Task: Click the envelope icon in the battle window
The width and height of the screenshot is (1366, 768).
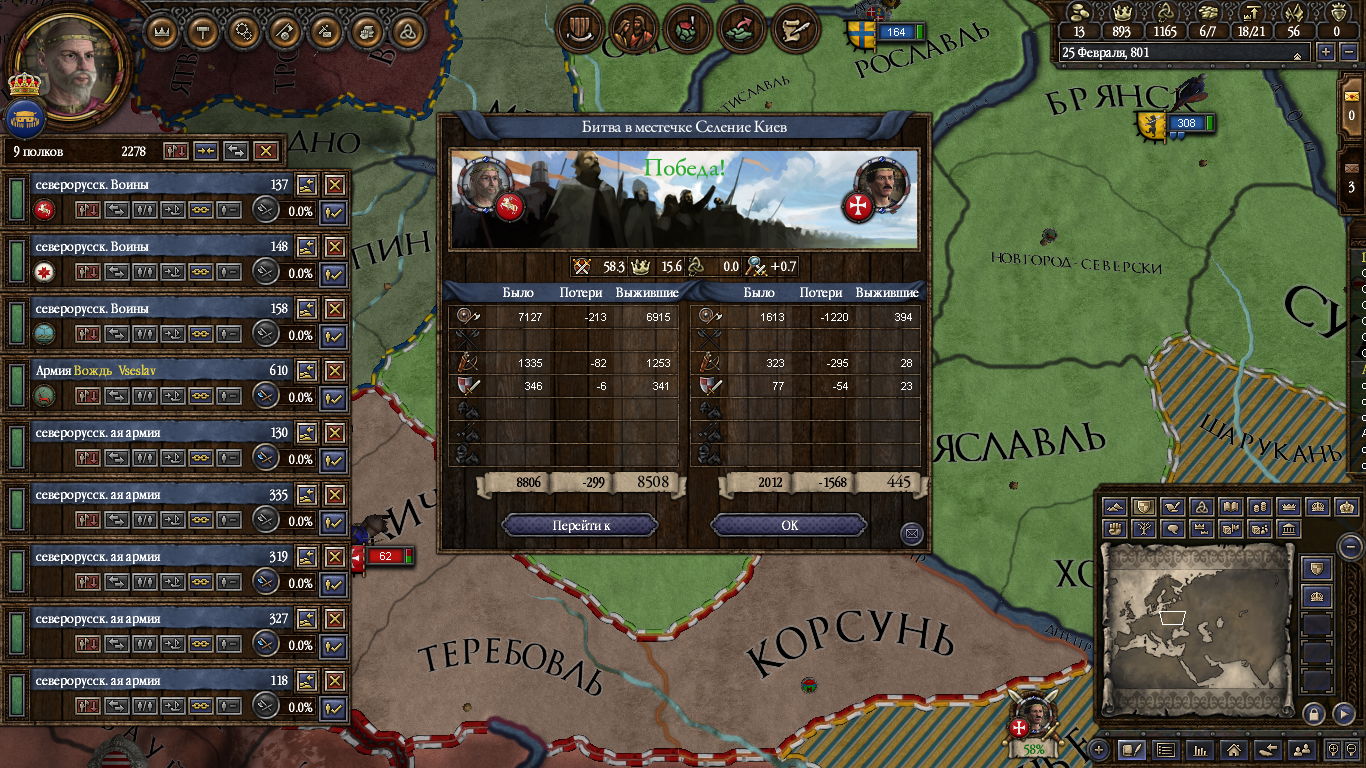Action: 911,534
